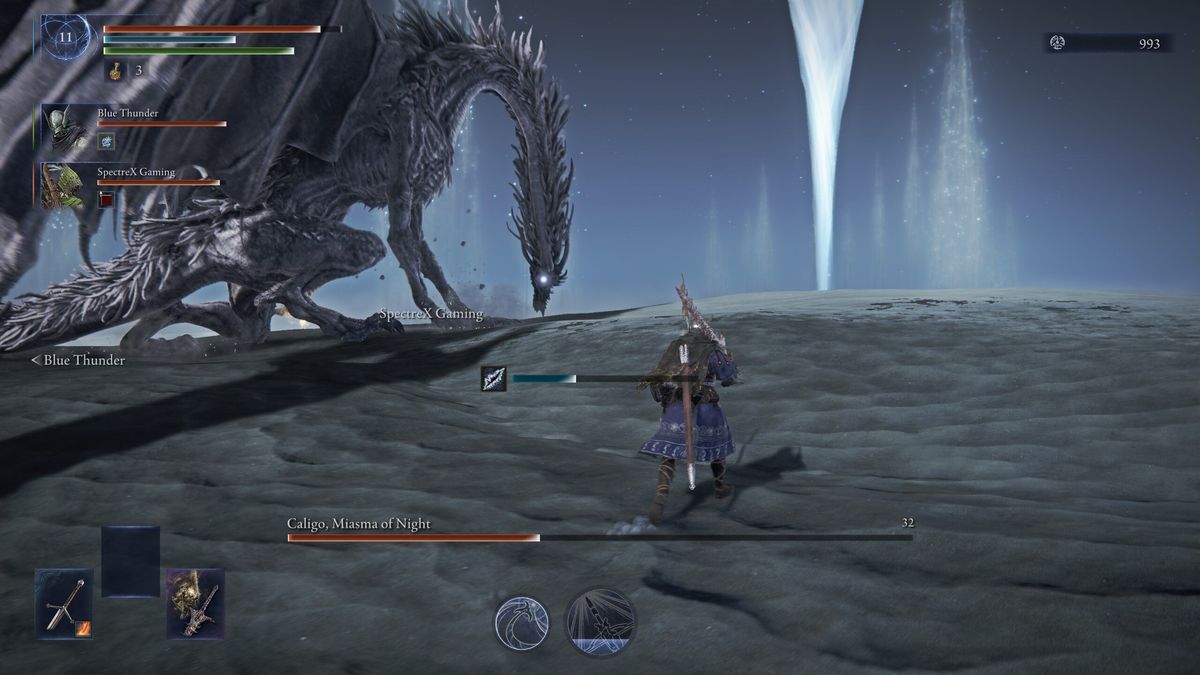Click the level 11 player emblem

pos(66,38)
